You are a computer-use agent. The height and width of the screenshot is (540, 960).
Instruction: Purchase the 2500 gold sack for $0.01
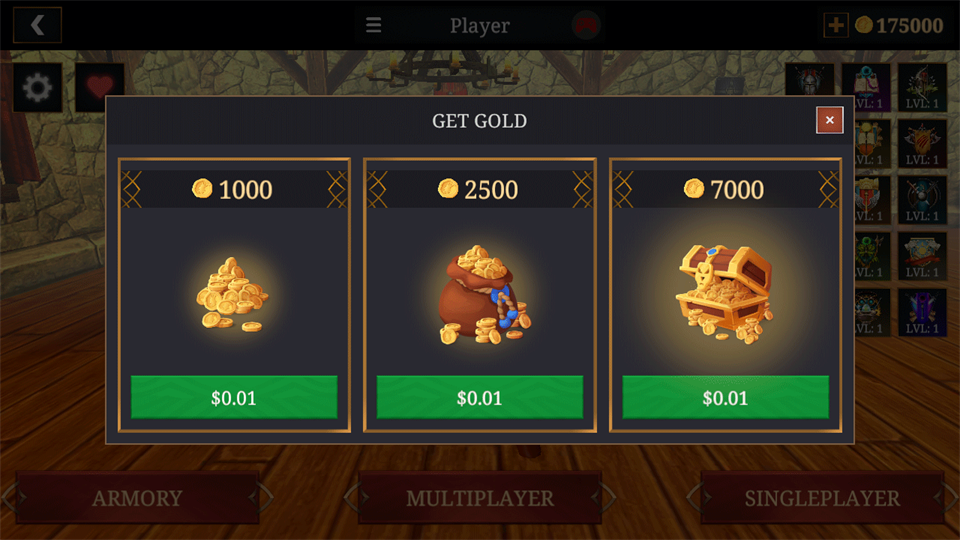(x=480, y=397)
